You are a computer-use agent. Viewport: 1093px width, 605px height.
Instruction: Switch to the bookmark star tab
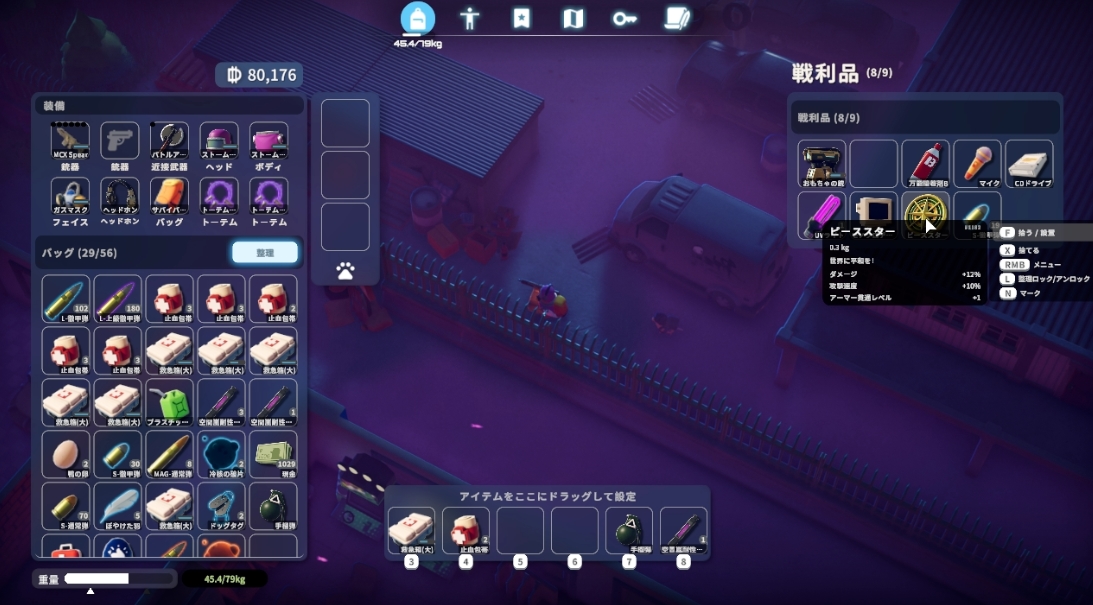[x=521, y=18]
